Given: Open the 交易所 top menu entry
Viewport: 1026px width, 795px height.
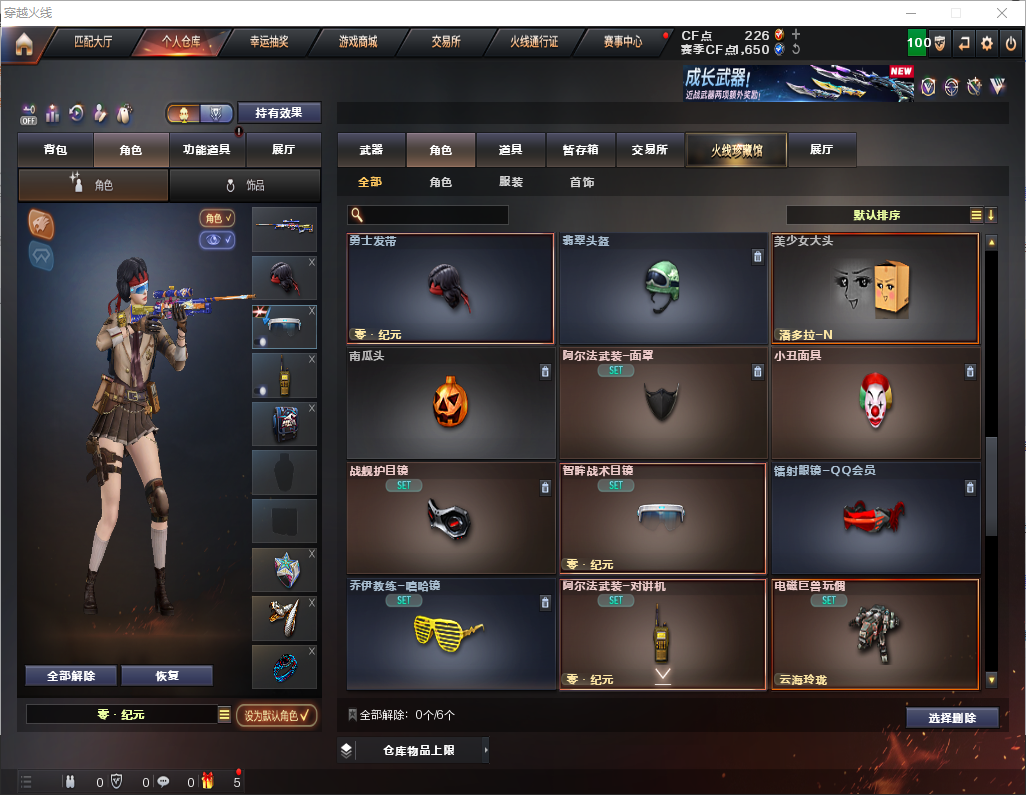Looking at the screenshot, I should click(446, 42).
